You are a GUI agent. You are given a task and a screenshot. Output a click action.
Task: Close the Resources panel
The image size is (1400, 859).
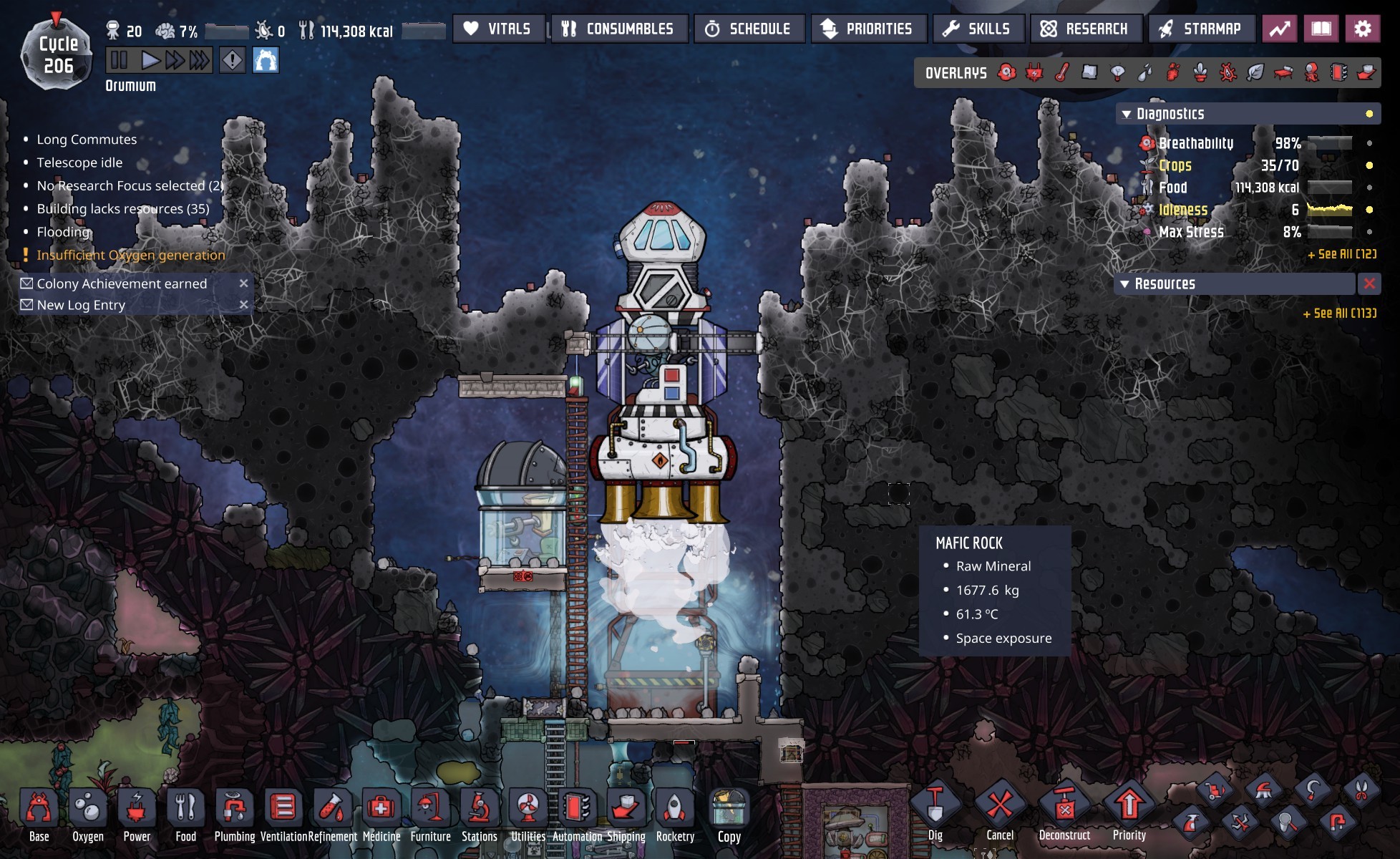coord(1369,283)
